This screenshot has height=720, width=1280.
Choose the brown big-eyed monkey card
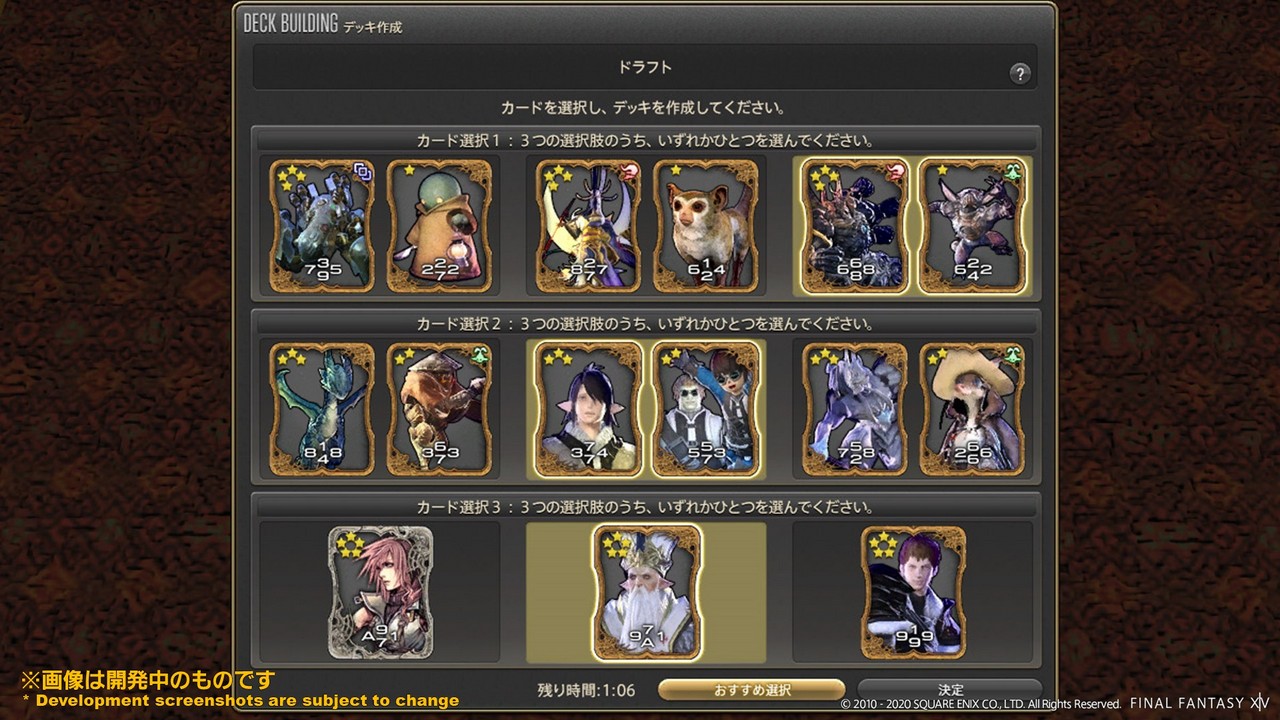[x=705, y=226]
